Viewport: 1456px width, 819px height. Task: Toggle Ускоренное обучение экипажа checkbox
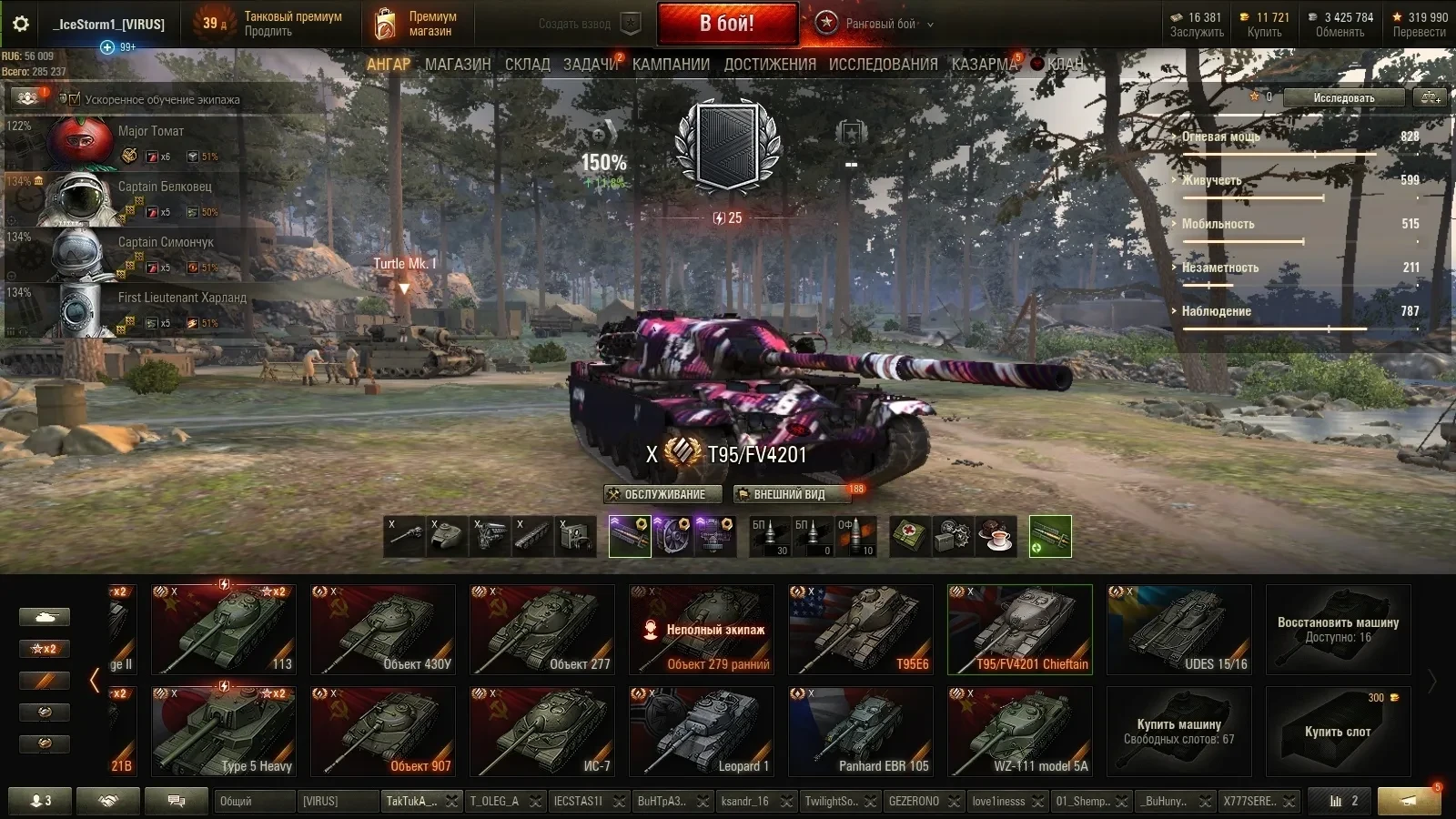(76, 99)
